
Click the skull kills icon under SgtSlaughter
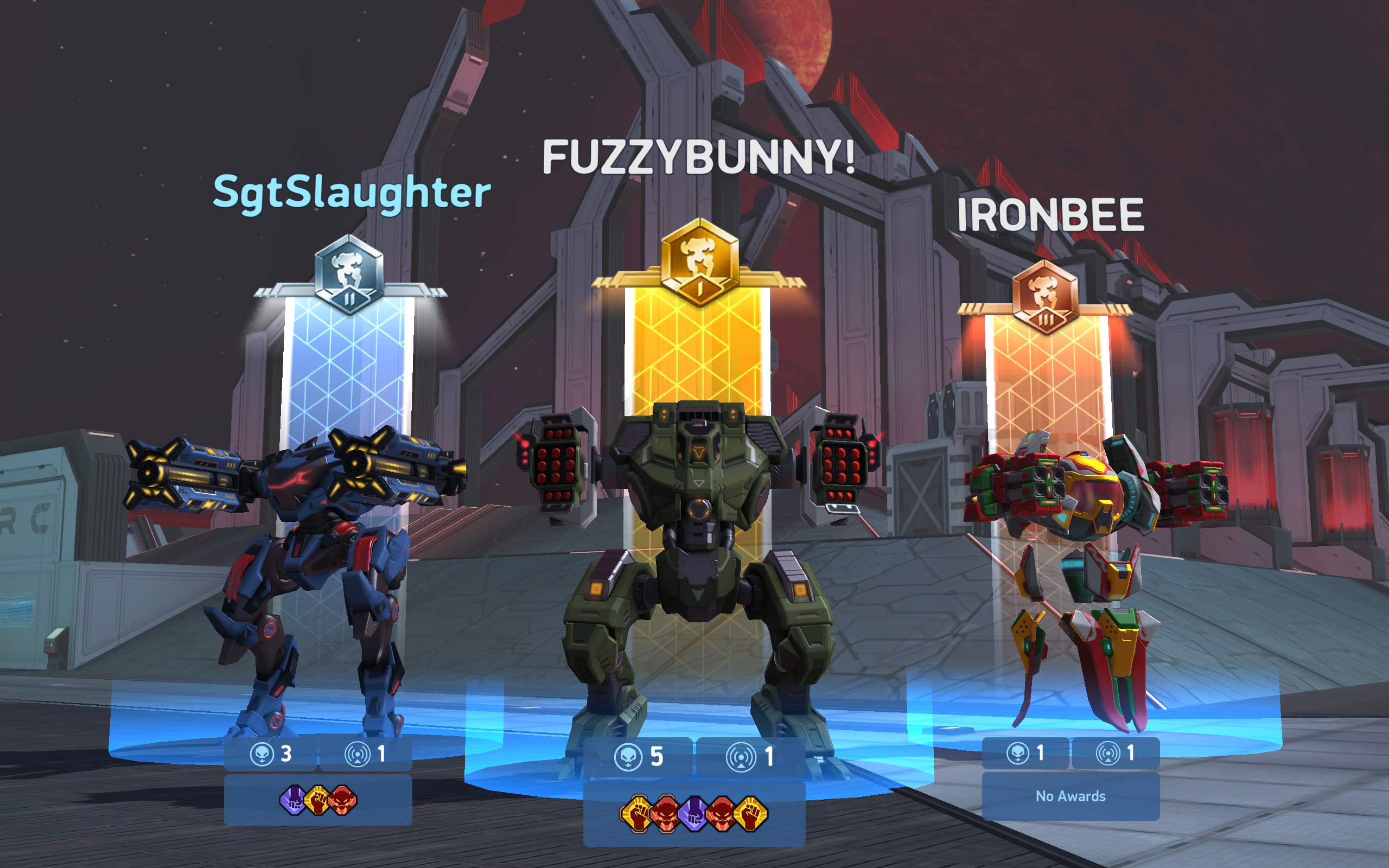(263, 752)
